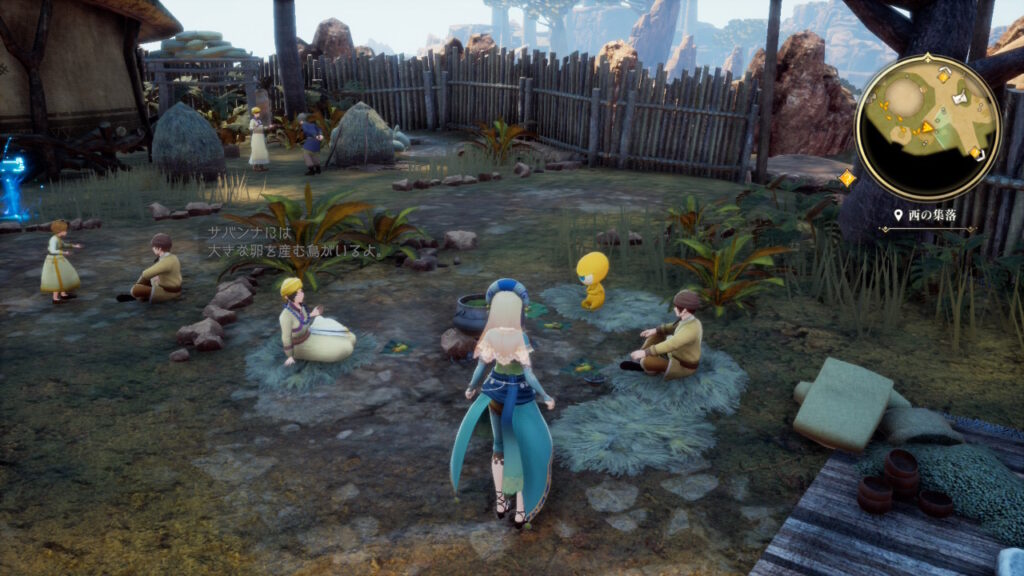The image size is (1024, 576).
Task: Open the circular minimap
Action: [x=927, y=127]
